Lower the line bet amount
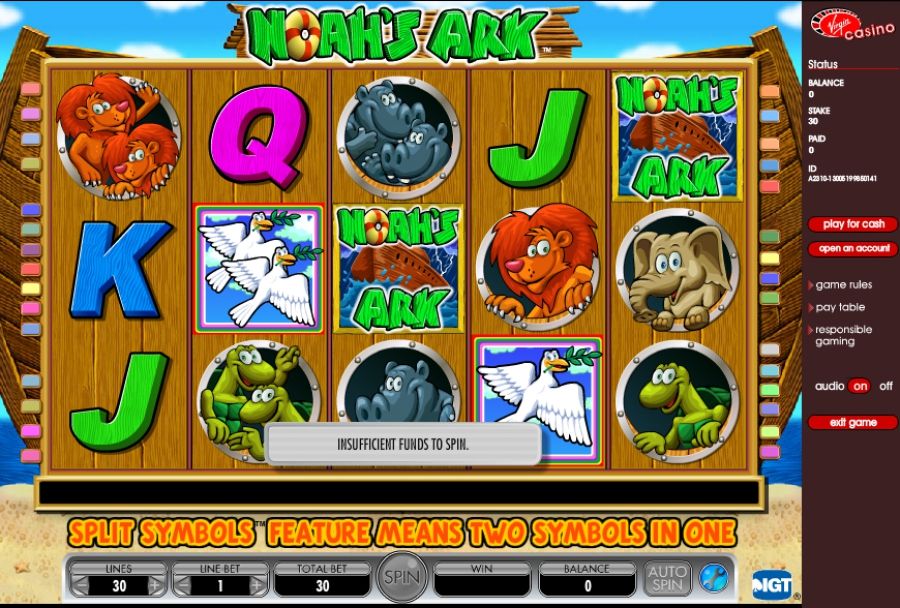The image size is (900, 608). (183, 586)
